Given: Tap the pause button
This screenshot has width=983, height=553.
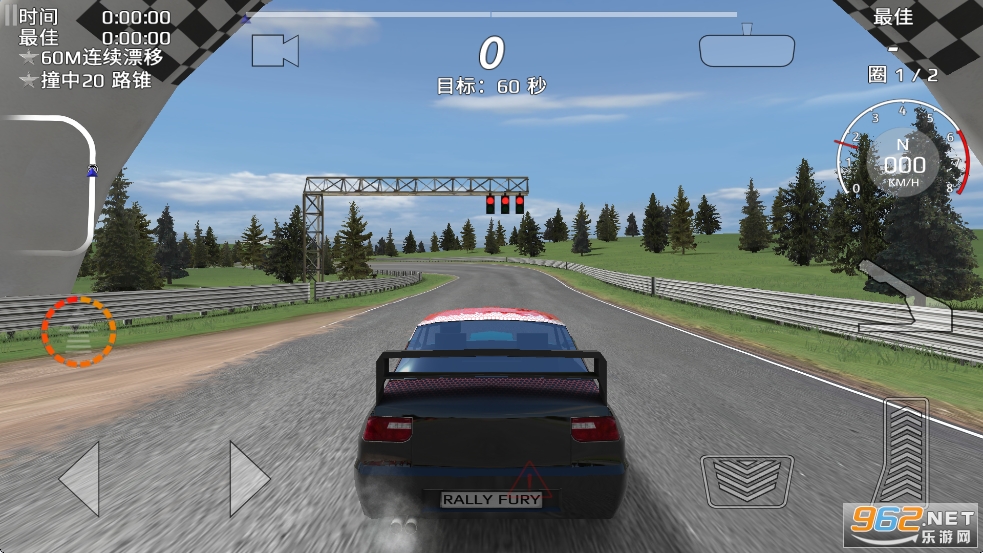Looking at the screenshot, I should click(10, 17).
